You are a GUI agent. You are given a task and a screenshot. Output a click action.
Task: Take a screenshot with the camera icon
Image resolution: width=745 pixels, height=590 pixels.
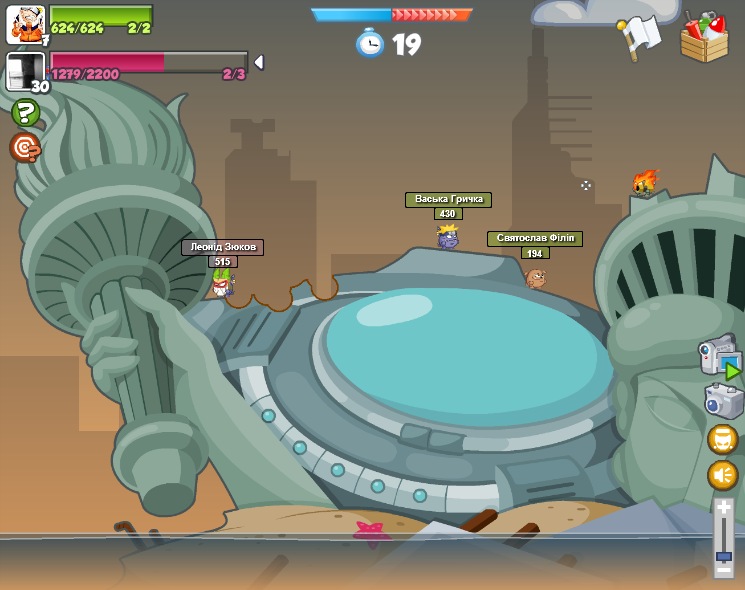point(723,401)
